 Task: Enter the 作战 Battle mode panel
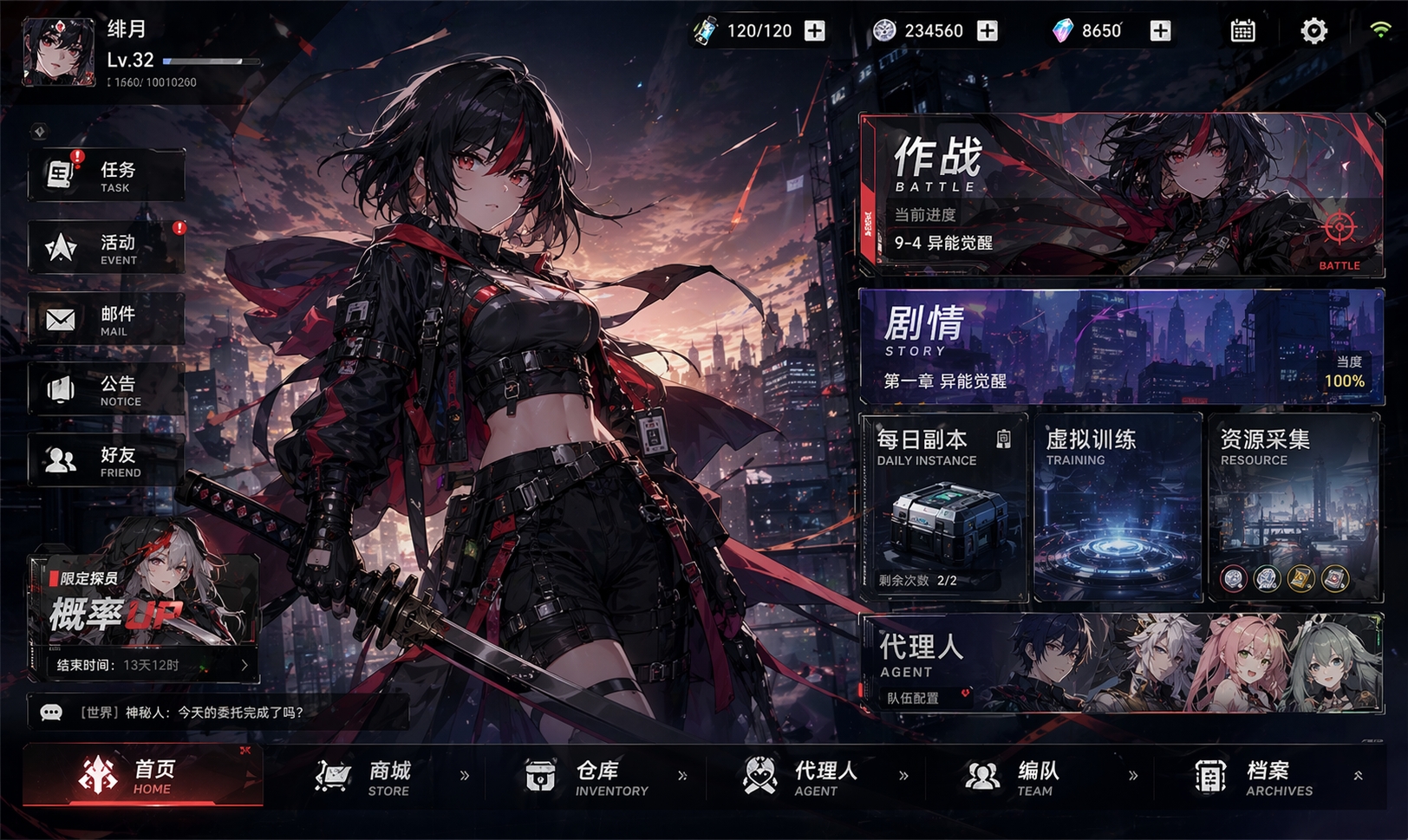coord(1120,196)
